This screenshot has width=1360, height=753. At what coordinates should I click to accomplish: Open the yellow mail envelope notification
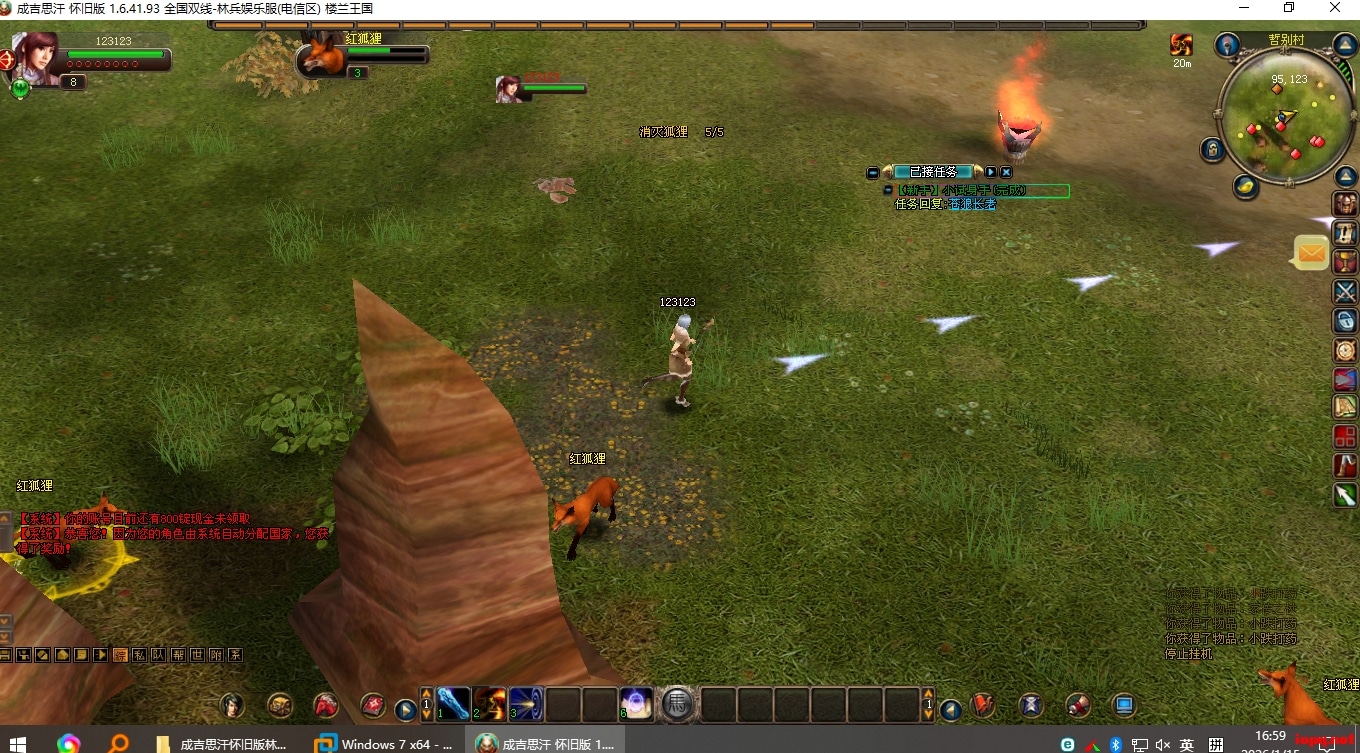[1311, 254]
